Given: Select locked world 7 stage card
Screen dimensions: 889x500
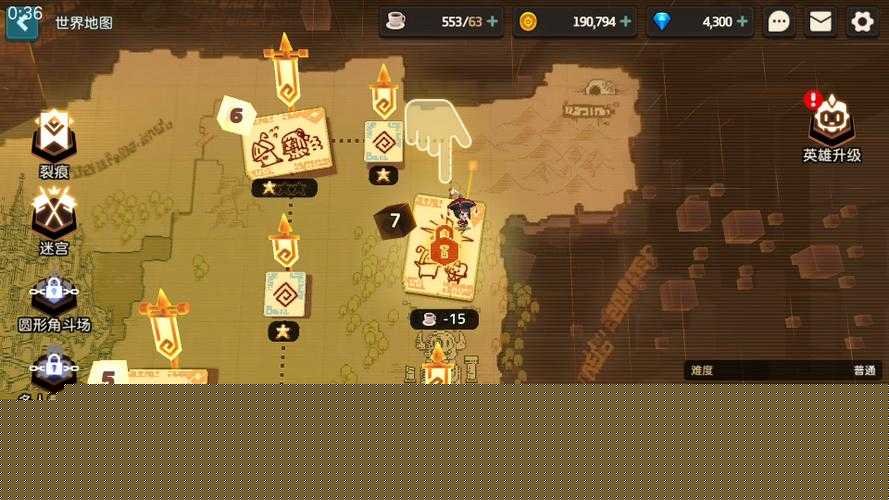Looking at the screenshot, I should (443, 248).
